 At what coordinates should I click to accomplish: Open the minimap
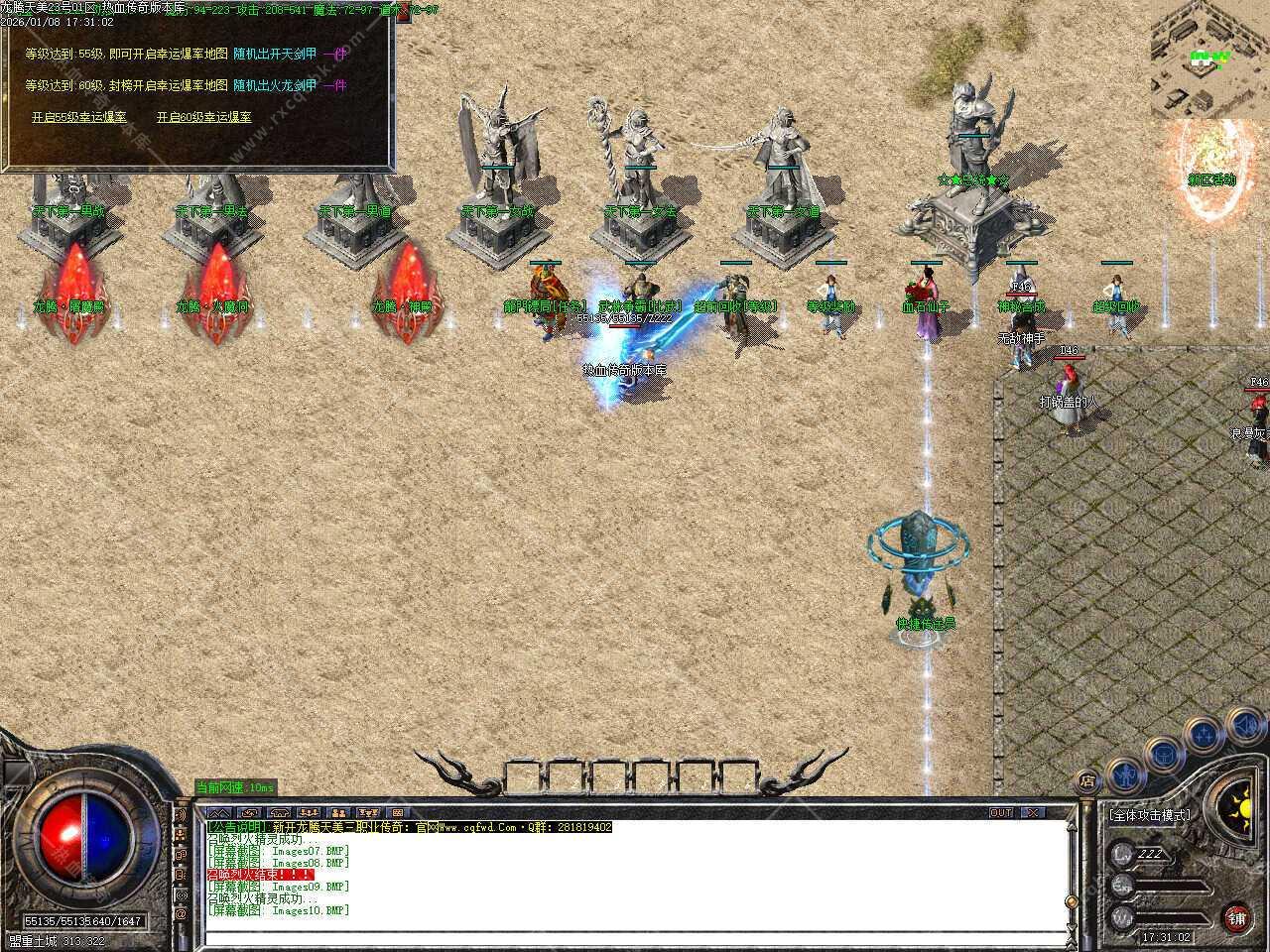[1209, 58]
